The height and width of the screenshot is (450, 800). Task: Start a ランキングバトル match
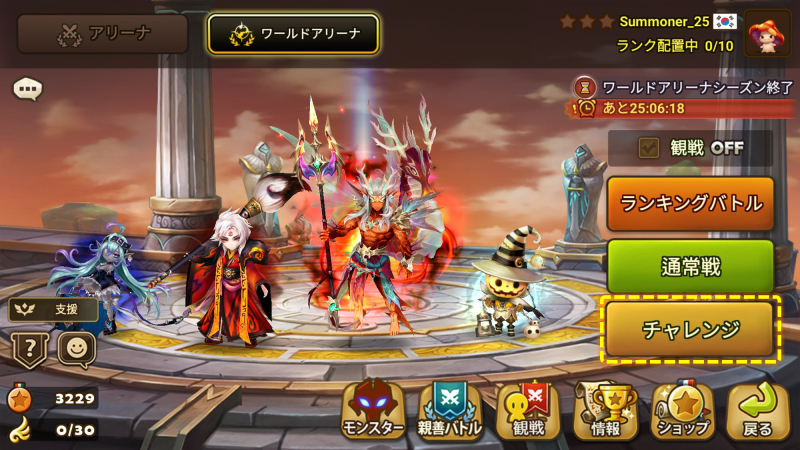point(691,204)
